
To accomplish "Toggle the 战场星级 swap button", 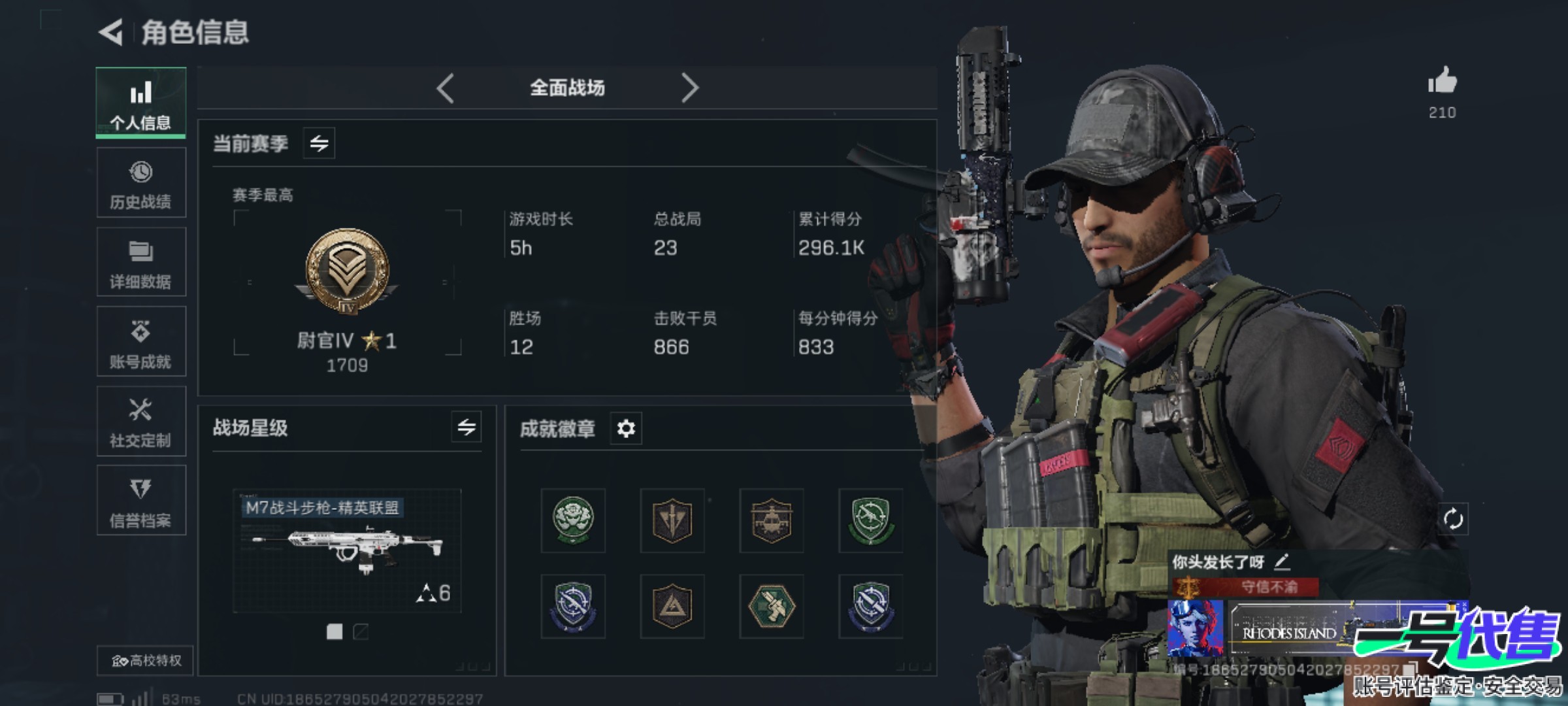I will (x=466, y=428).
